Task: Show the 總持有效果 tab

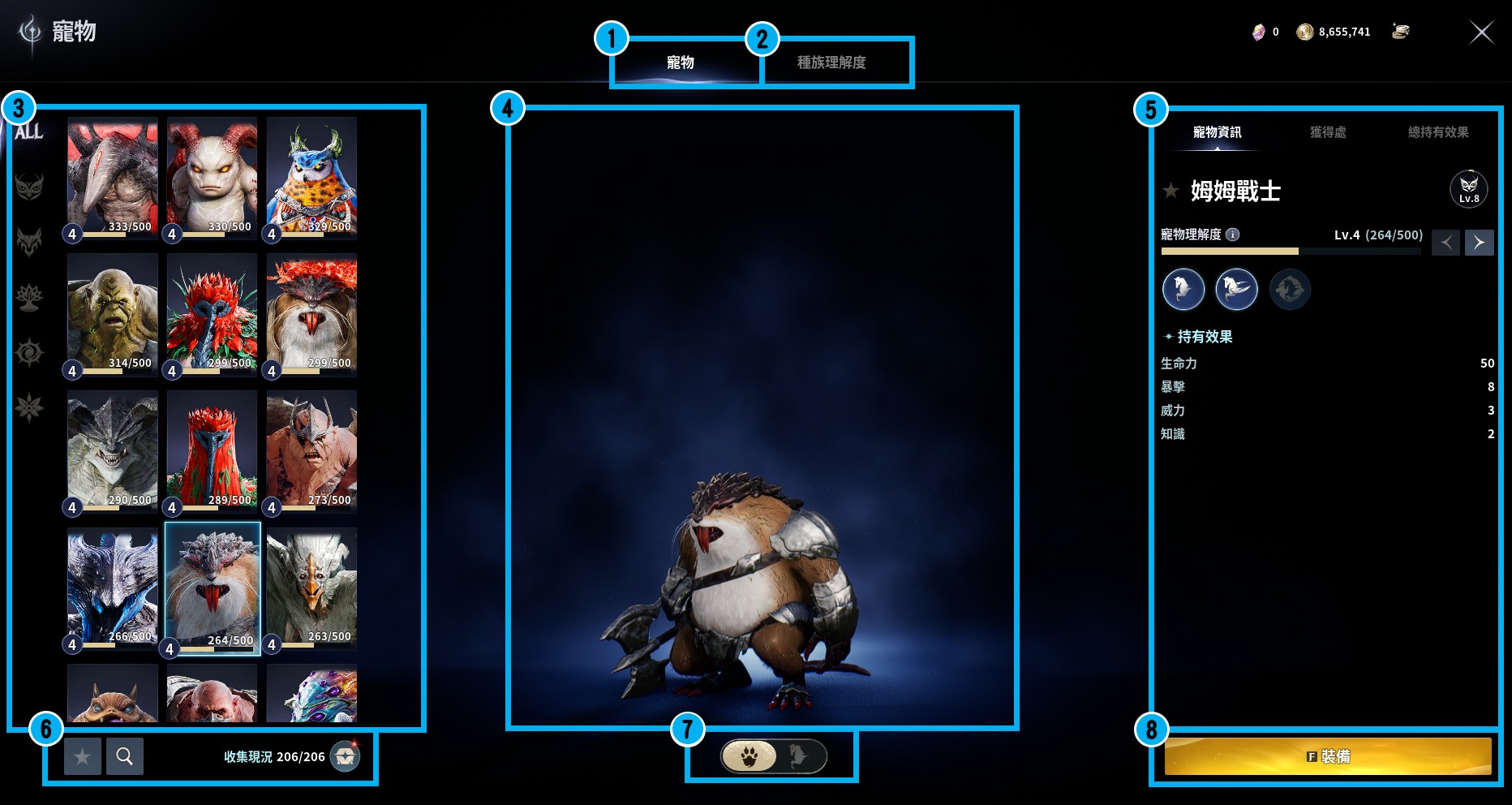Action: tap(1437, 132)
